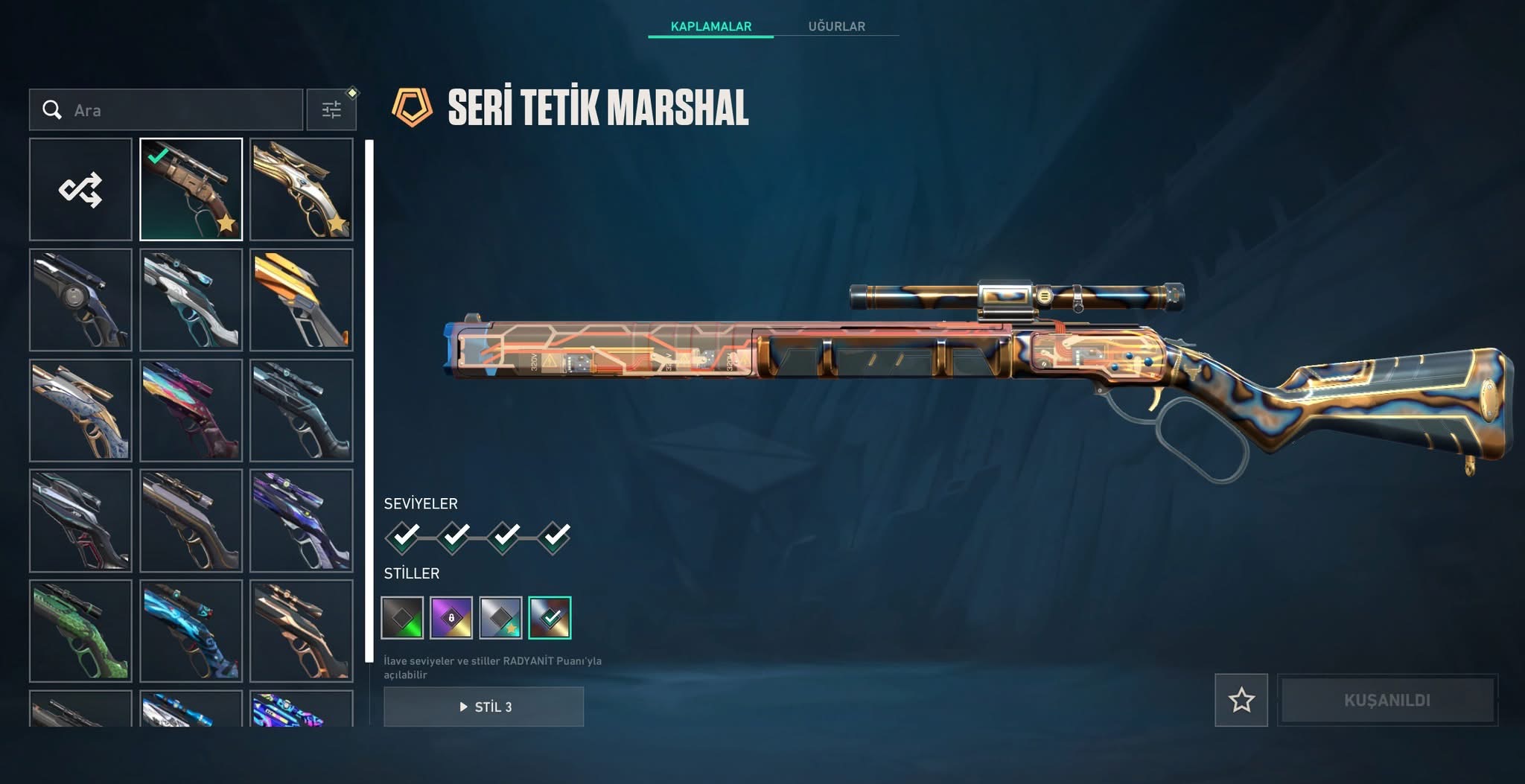Click the Kuşanıldı equip button
The width and height of the screenshot is (1525, 784).
click(x=1386, y=700)
